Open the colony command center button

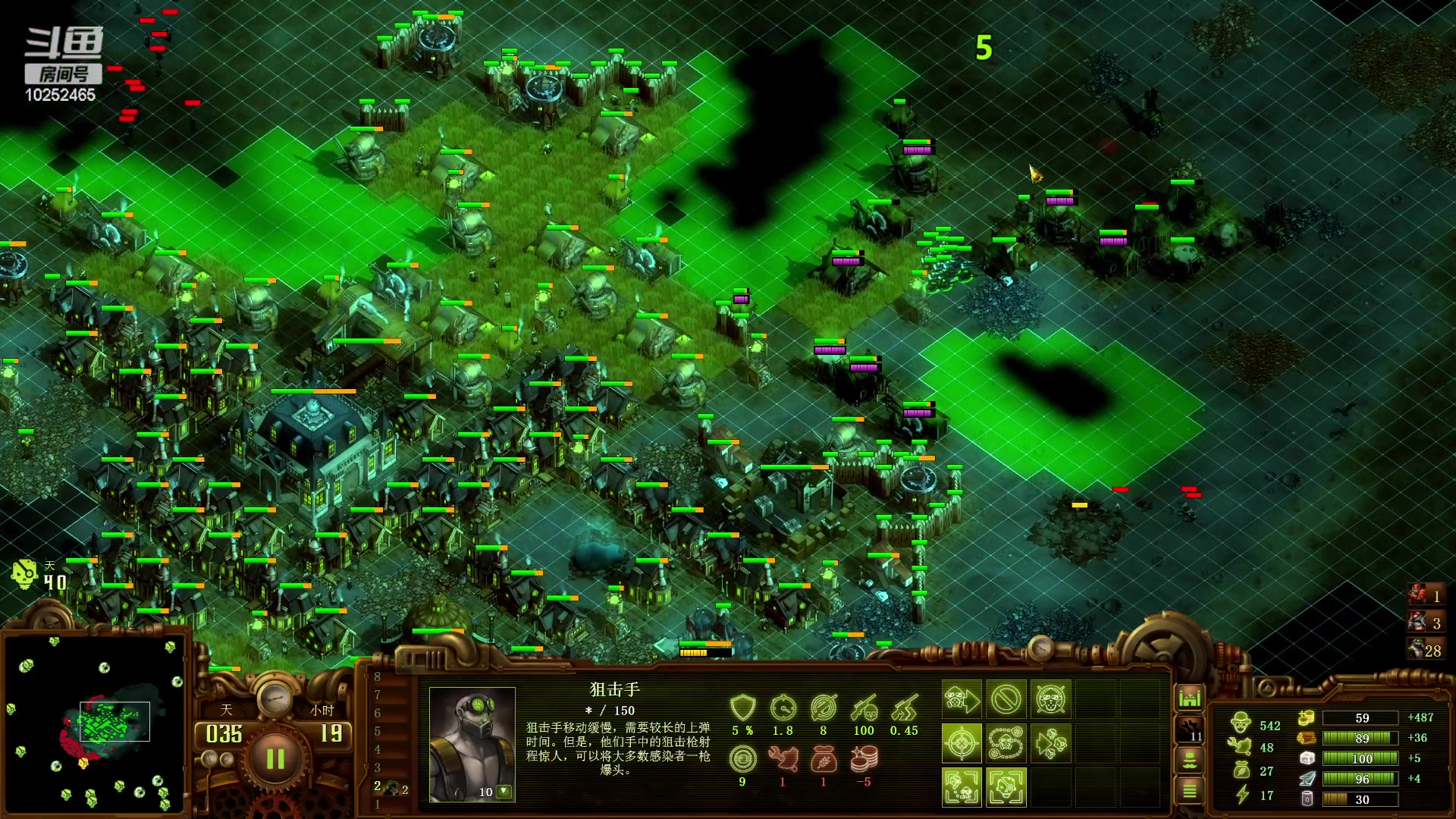(1190, 697)
